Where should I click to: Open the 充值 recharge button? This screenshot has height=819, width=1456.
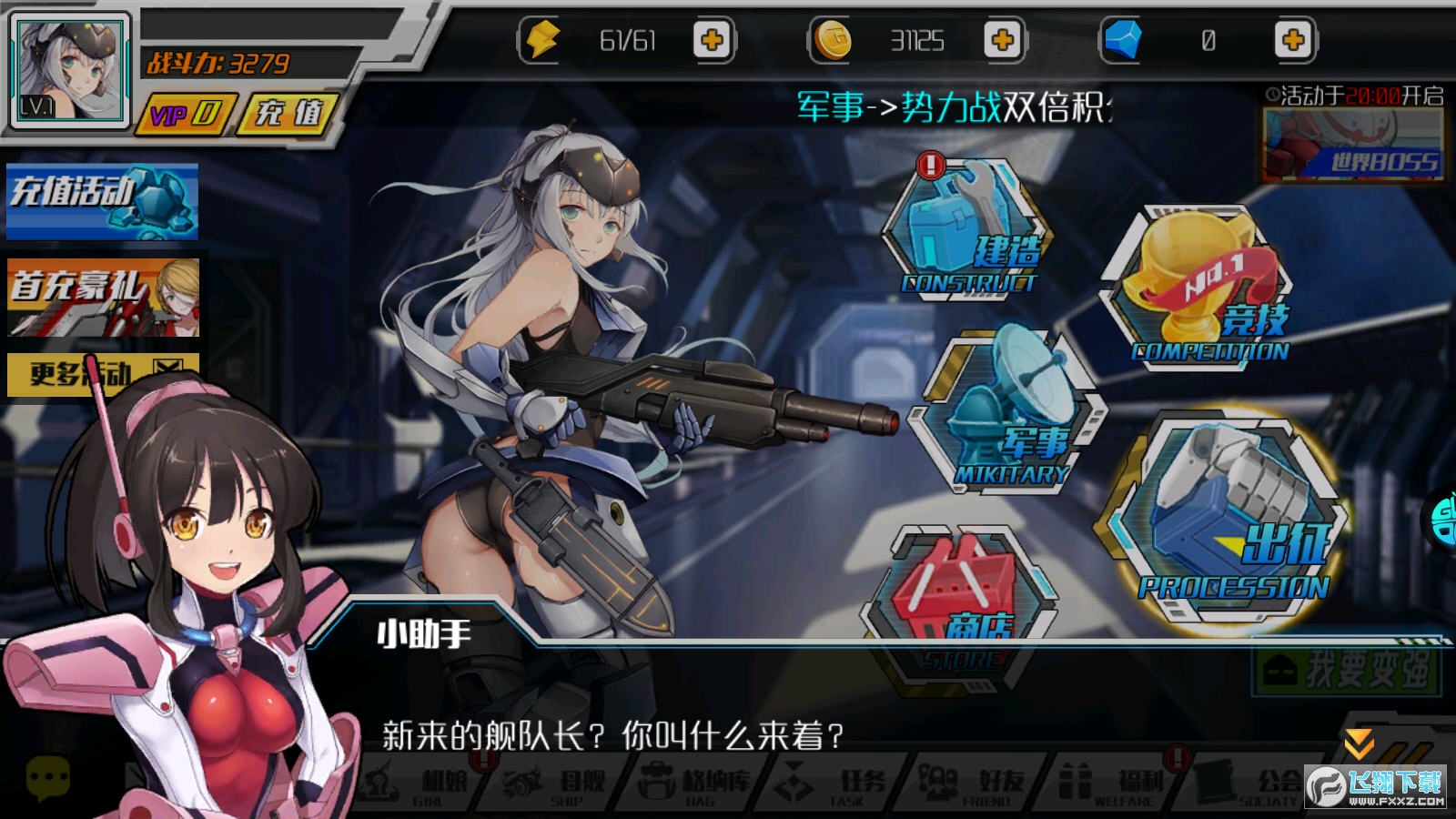click(x=289, y=115)
